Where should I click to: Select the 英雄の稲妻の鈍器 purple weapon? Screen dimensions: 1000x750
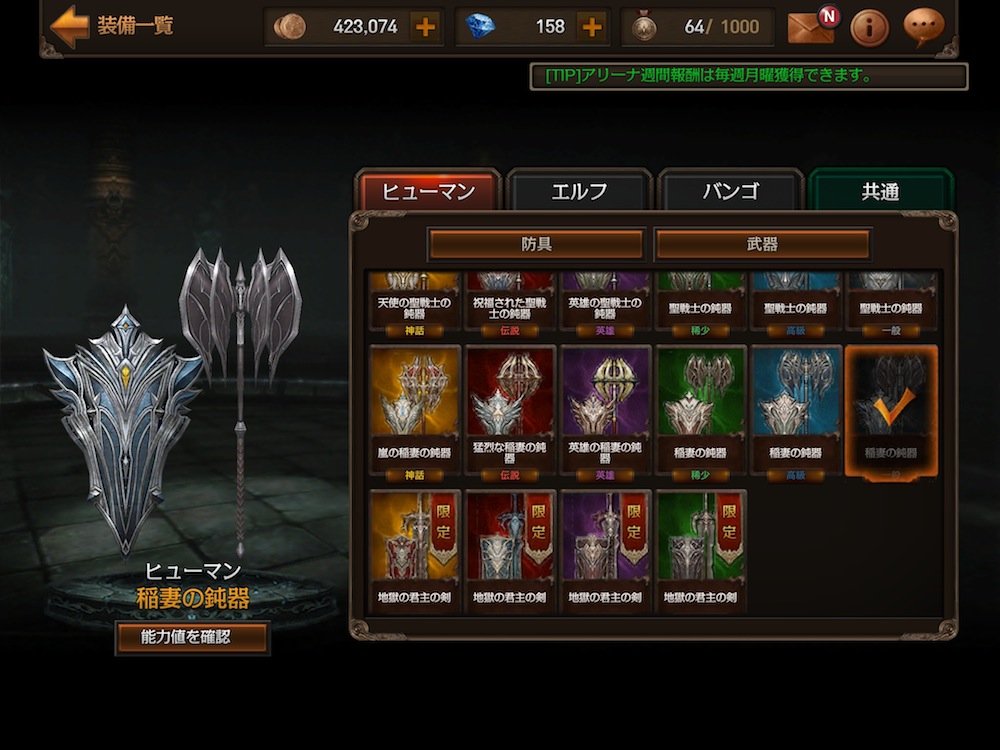[606, 410]
